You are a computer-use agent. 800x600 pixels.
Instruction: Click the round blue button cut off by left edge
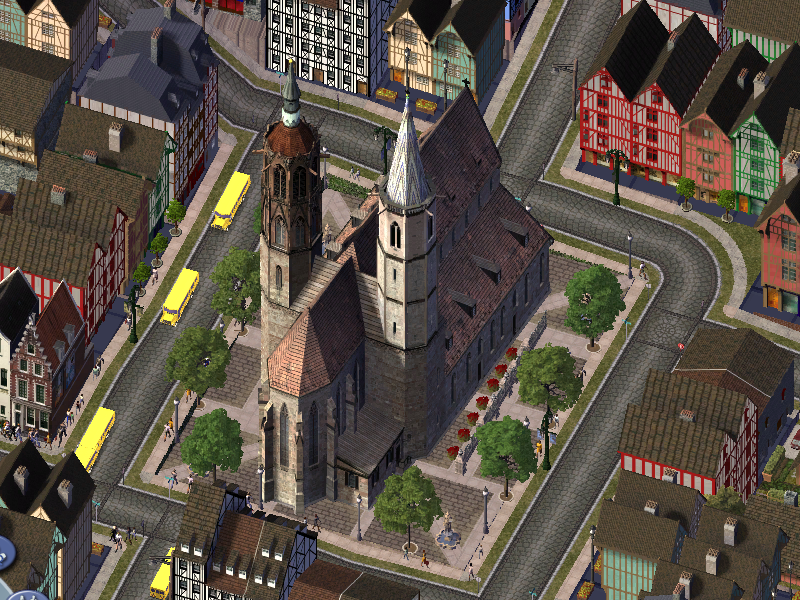point(3,551)
